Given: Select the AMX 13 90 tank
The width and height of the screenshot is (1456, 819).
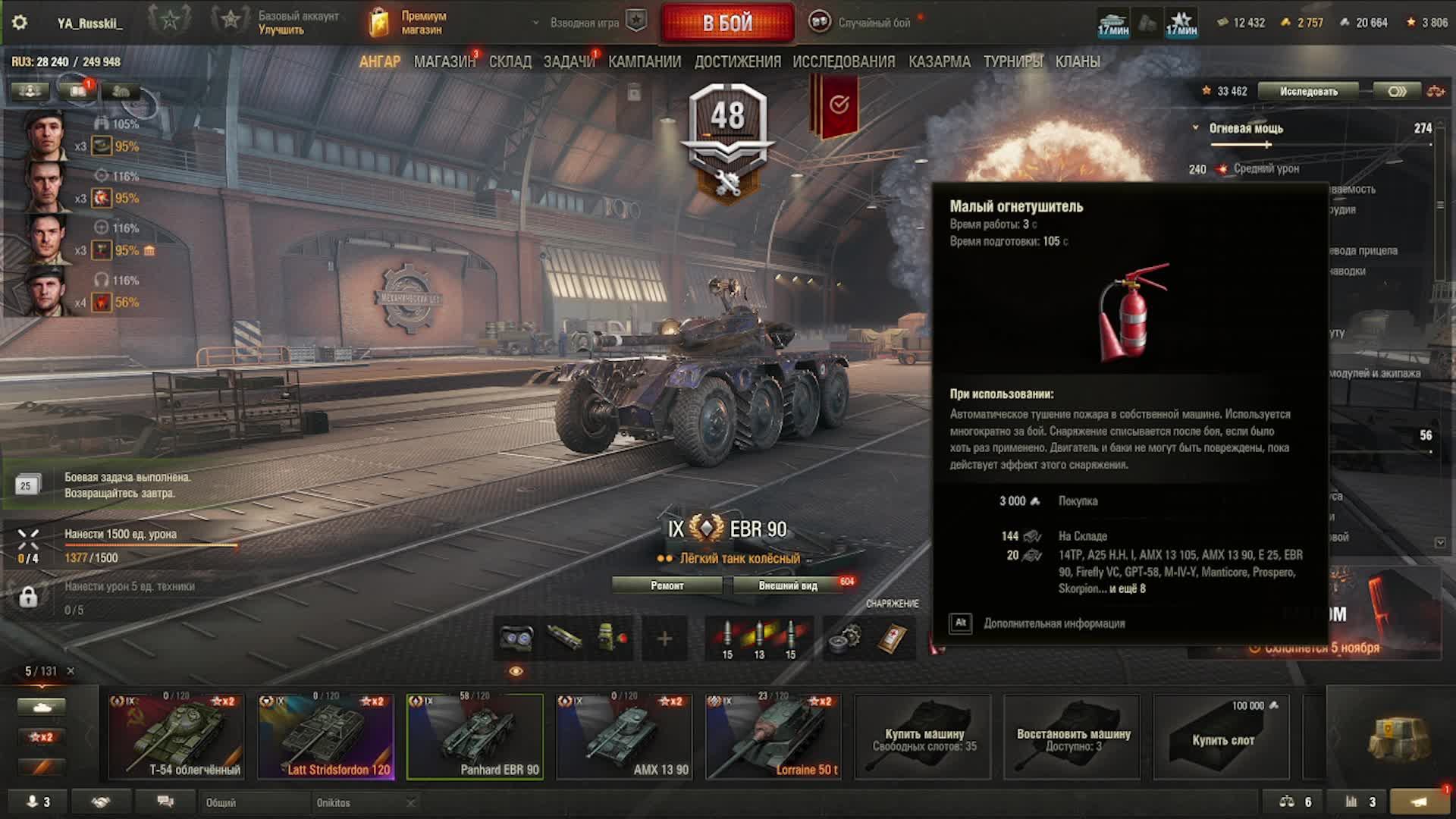Looking at the screenshot, I should 624,736.
